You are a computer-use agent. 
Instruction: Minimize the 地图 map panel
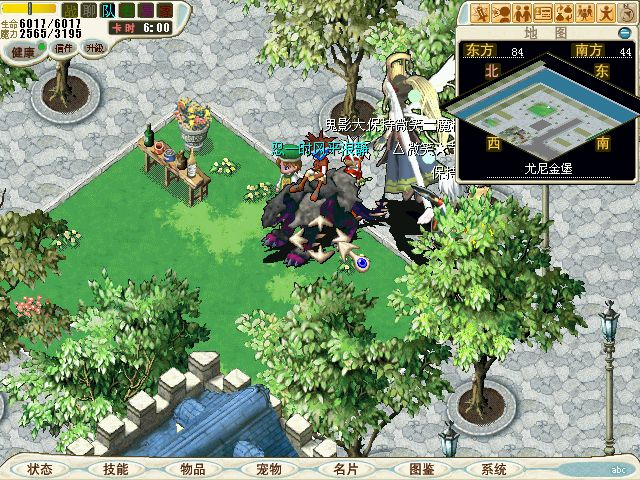(x=625, y=32)
